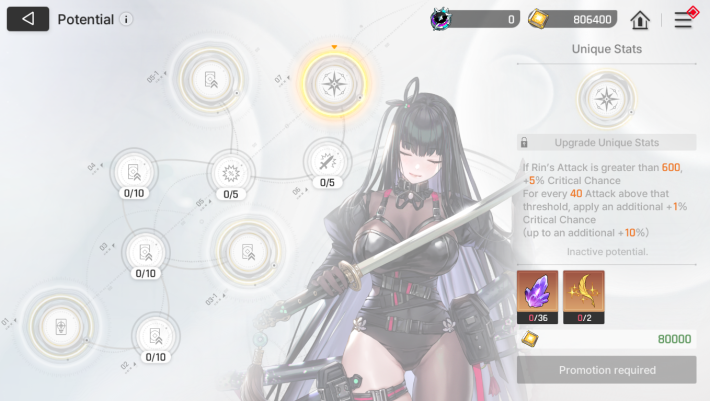This screenshot has height=401, width=710.
Task: Open the hamburger main menu
Action: point(684,19)
